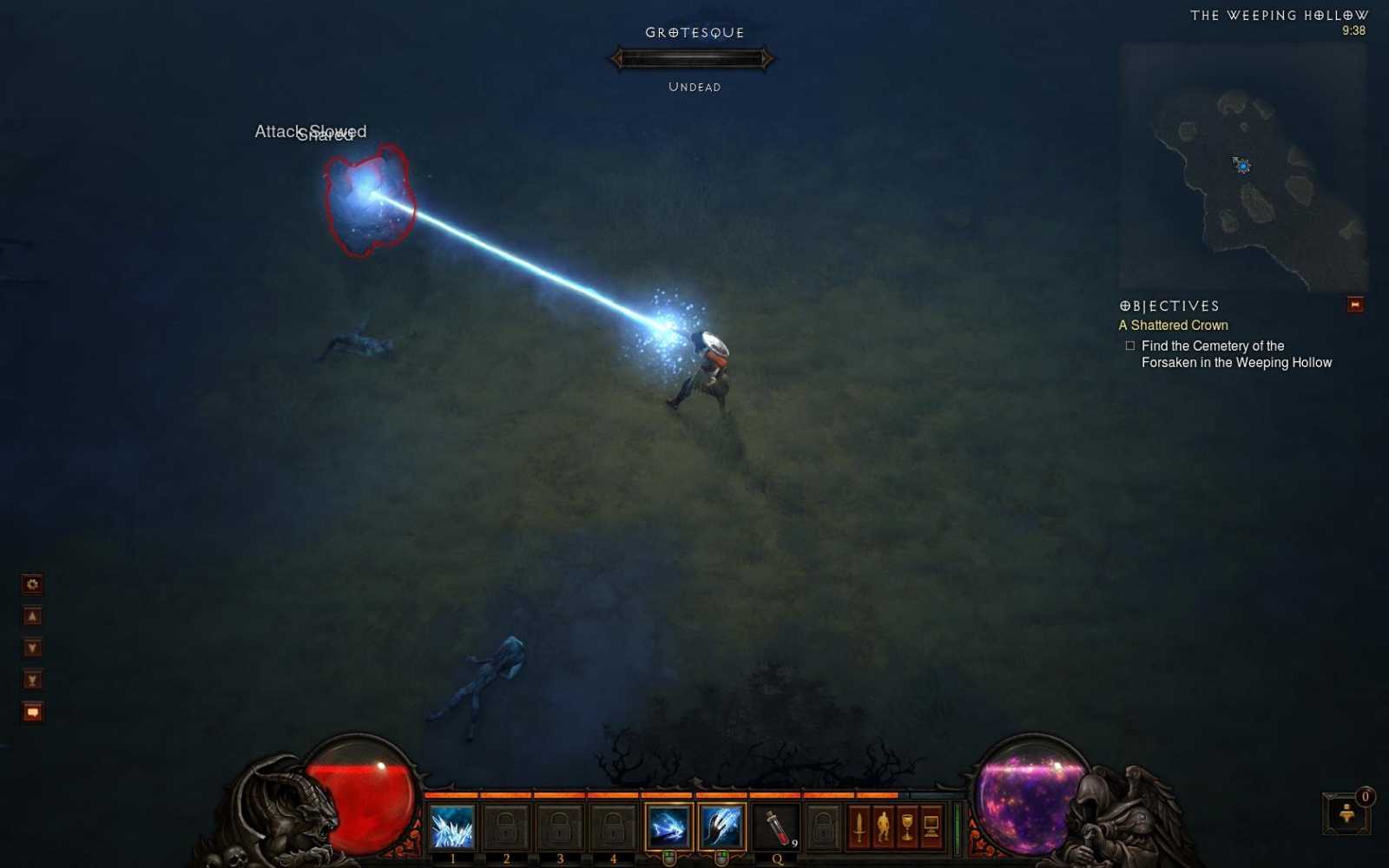This screenshot has width=1389, height=868.
Task: Expand the up arrow in left sidebar
Action: [31, 615]
